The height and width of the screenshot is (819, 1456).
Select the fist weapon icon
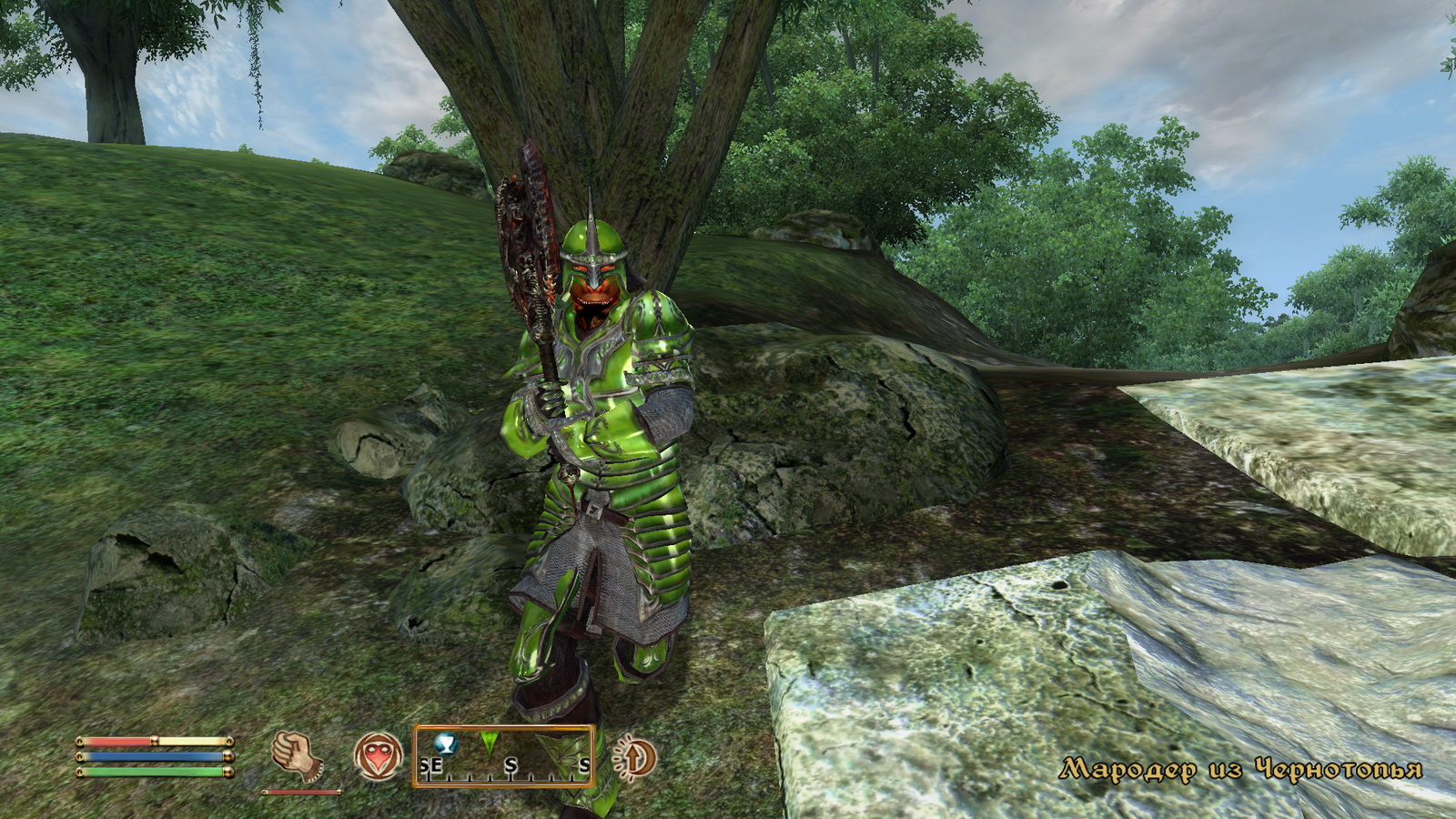point(297,756)
